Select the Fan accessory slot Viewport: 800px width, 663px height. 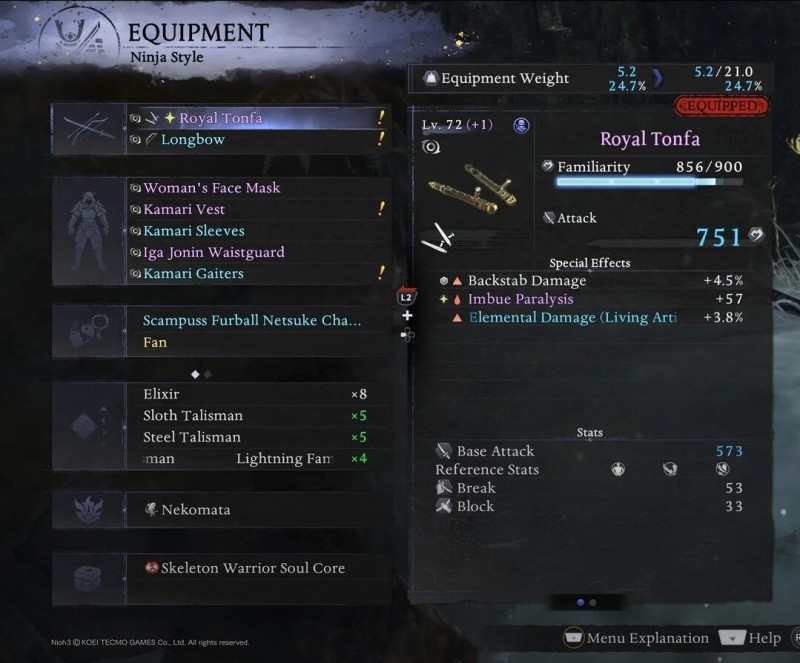click(x=155, y=343)
